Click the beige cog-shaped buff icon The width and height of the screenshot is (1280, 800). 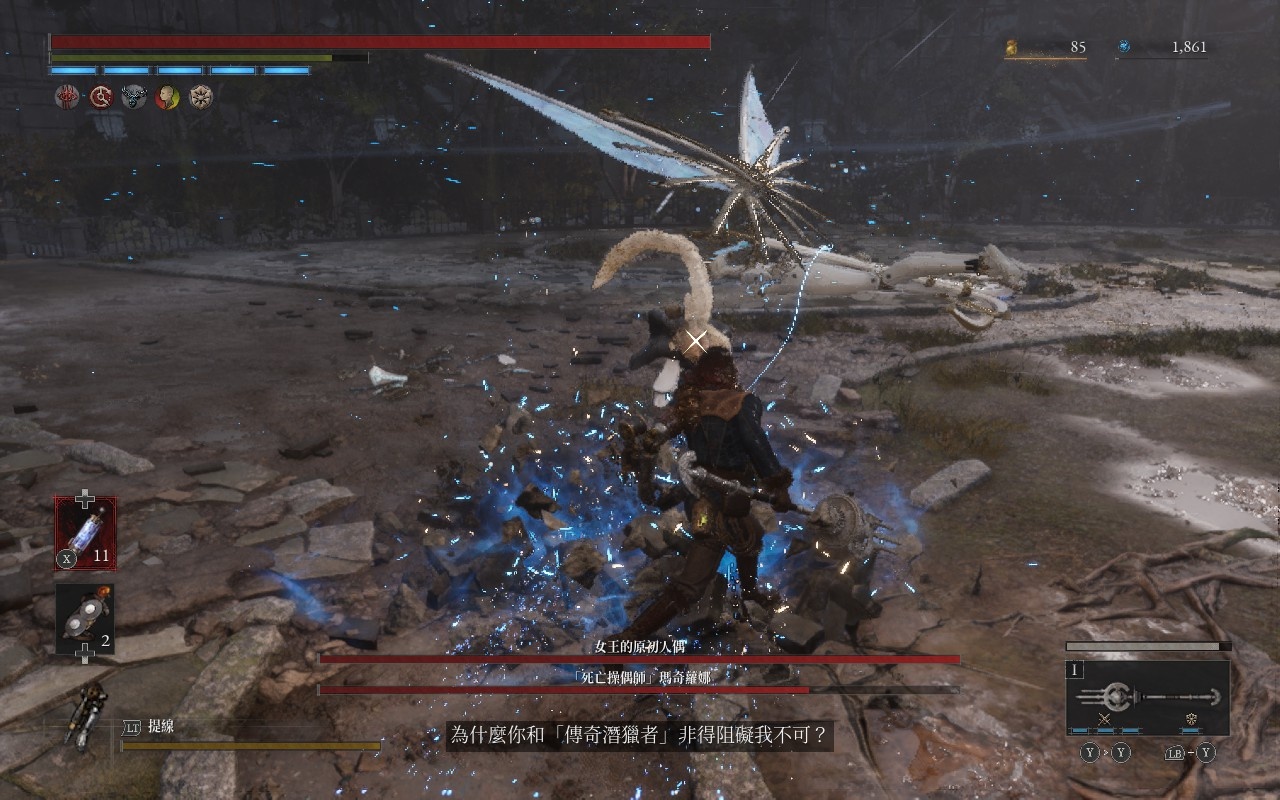pyautogui.click(x=201, y=97)
